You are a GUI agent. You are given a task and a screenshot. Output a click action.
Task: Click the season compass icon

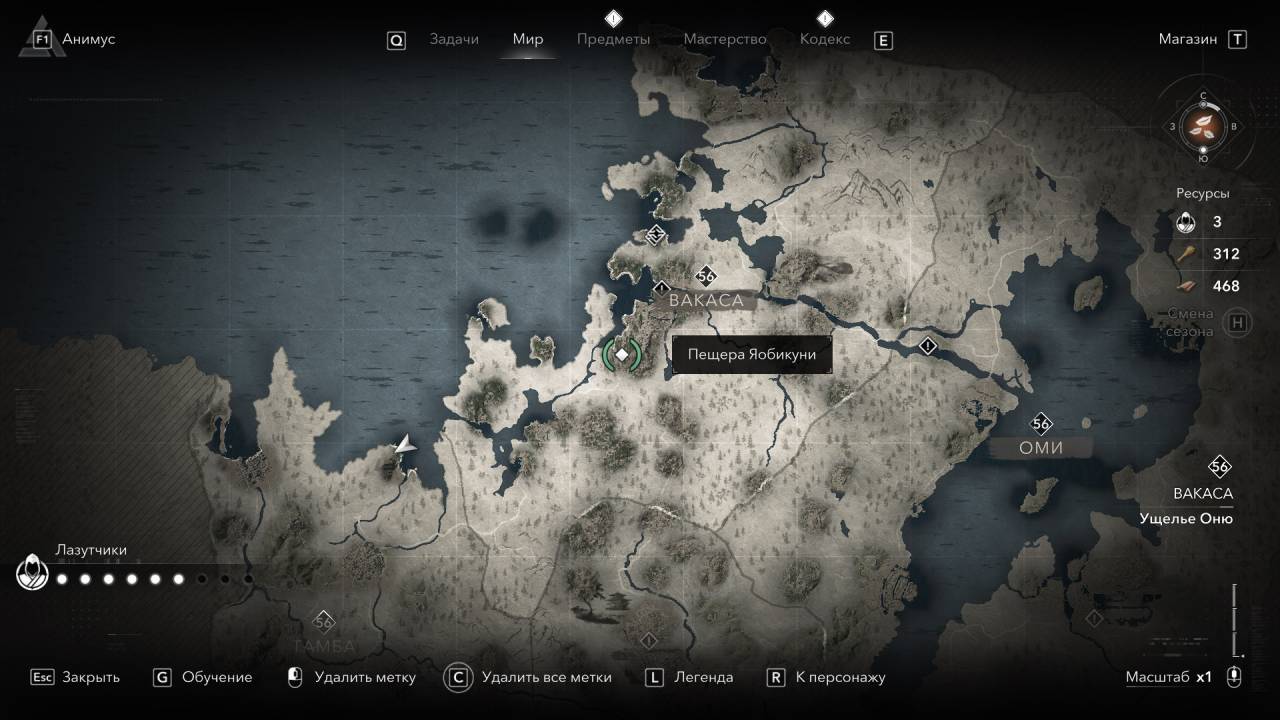click(1203, 126)
